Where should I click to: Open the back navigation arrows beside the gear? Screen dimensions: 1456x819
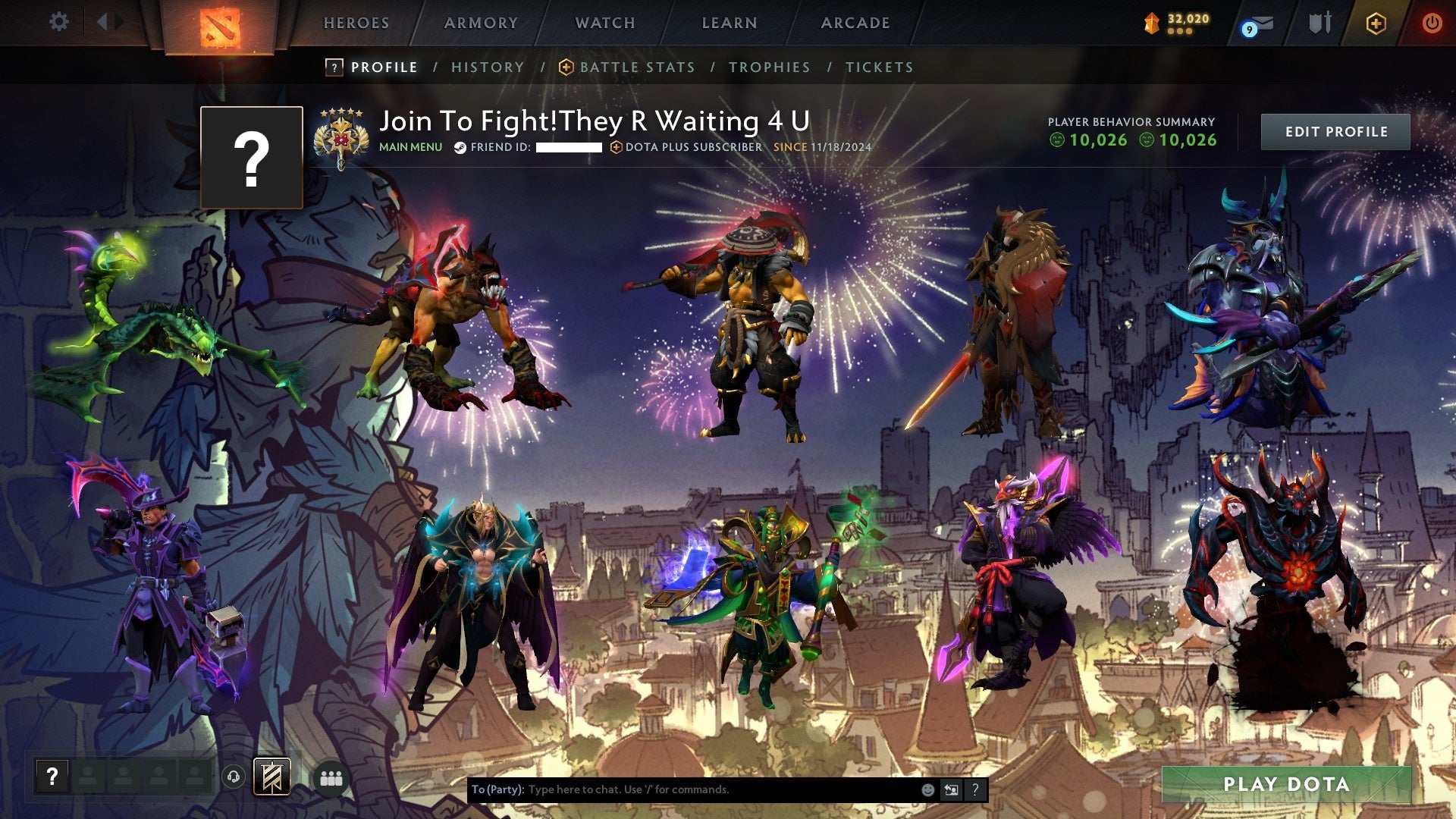click(x=106, y=21)
